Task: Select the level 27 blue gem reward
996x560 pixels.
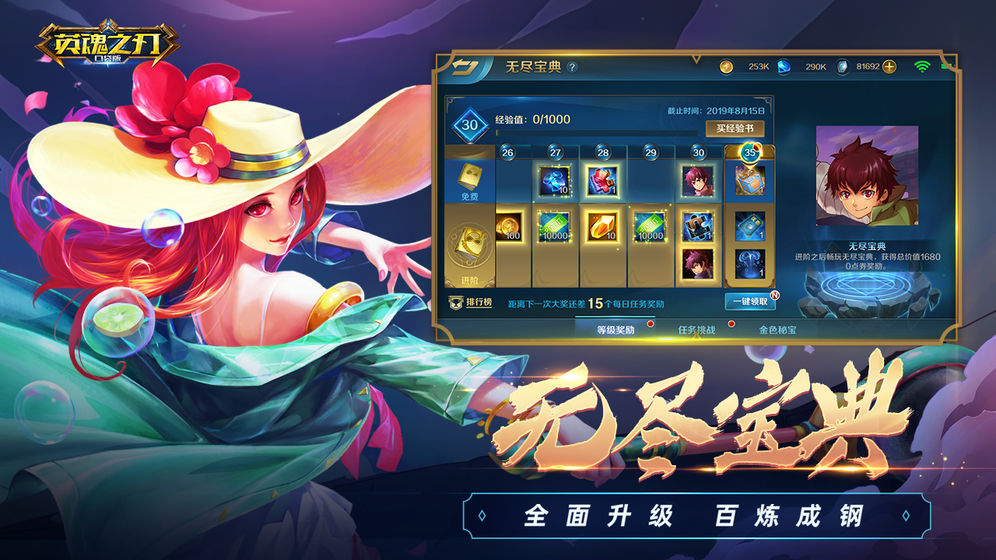Action: [554, 181]
